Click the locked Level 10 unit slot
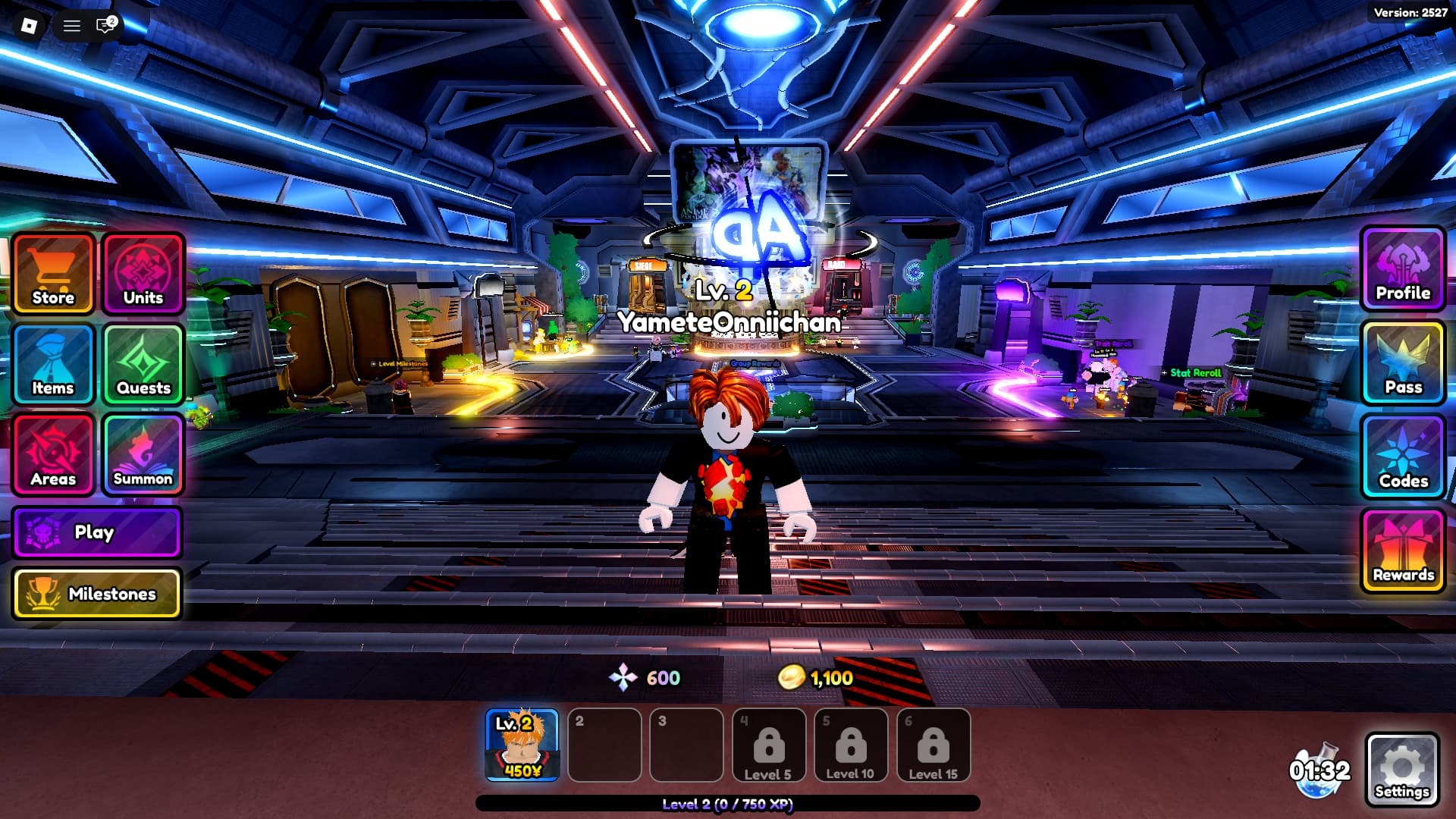The image size is (1456, 819). click(x=850, y=745)
